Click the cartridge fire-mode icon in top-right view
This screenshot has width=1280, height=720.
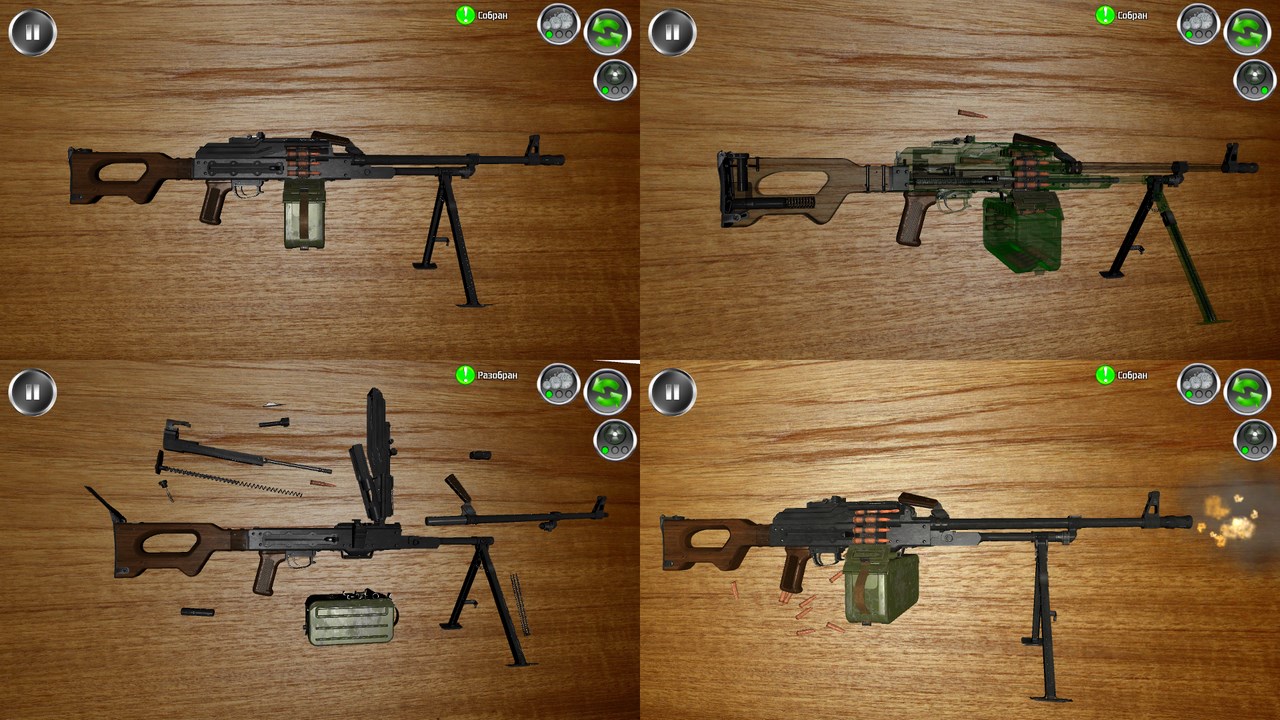point(1253,80)
